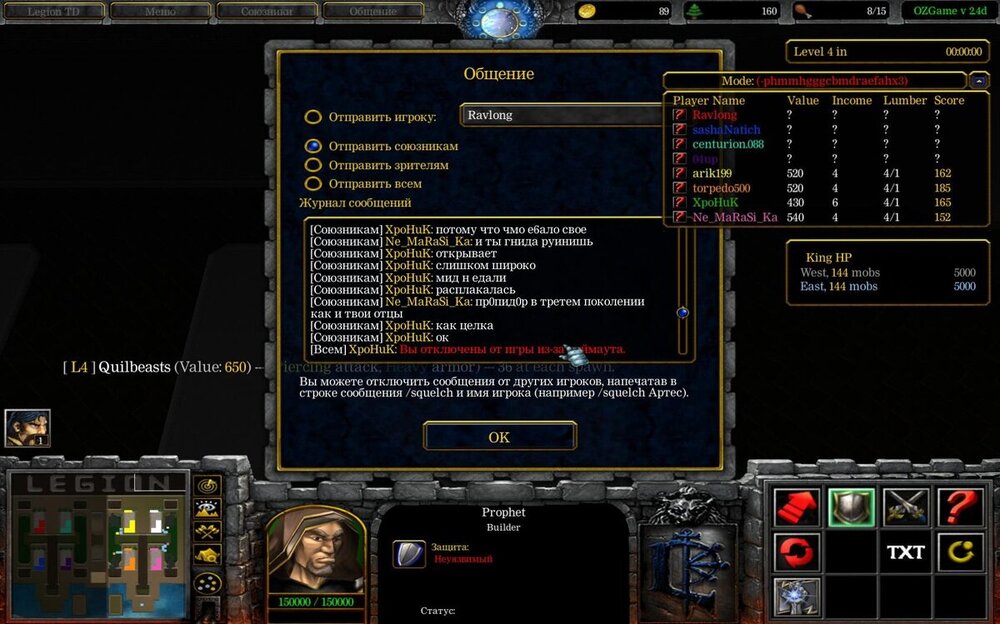Screen dimensions: 1000x624
Task: Choose the send to allies option
Action: click(313, 146)
